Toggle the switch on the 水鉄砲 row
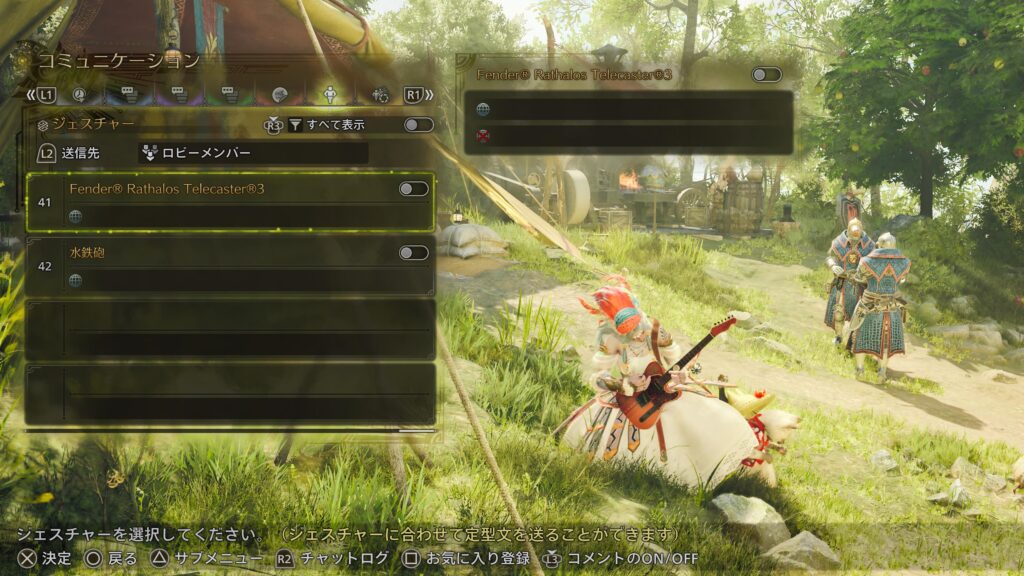Screen dimensions: 1024x576 [x=413, y=253]
